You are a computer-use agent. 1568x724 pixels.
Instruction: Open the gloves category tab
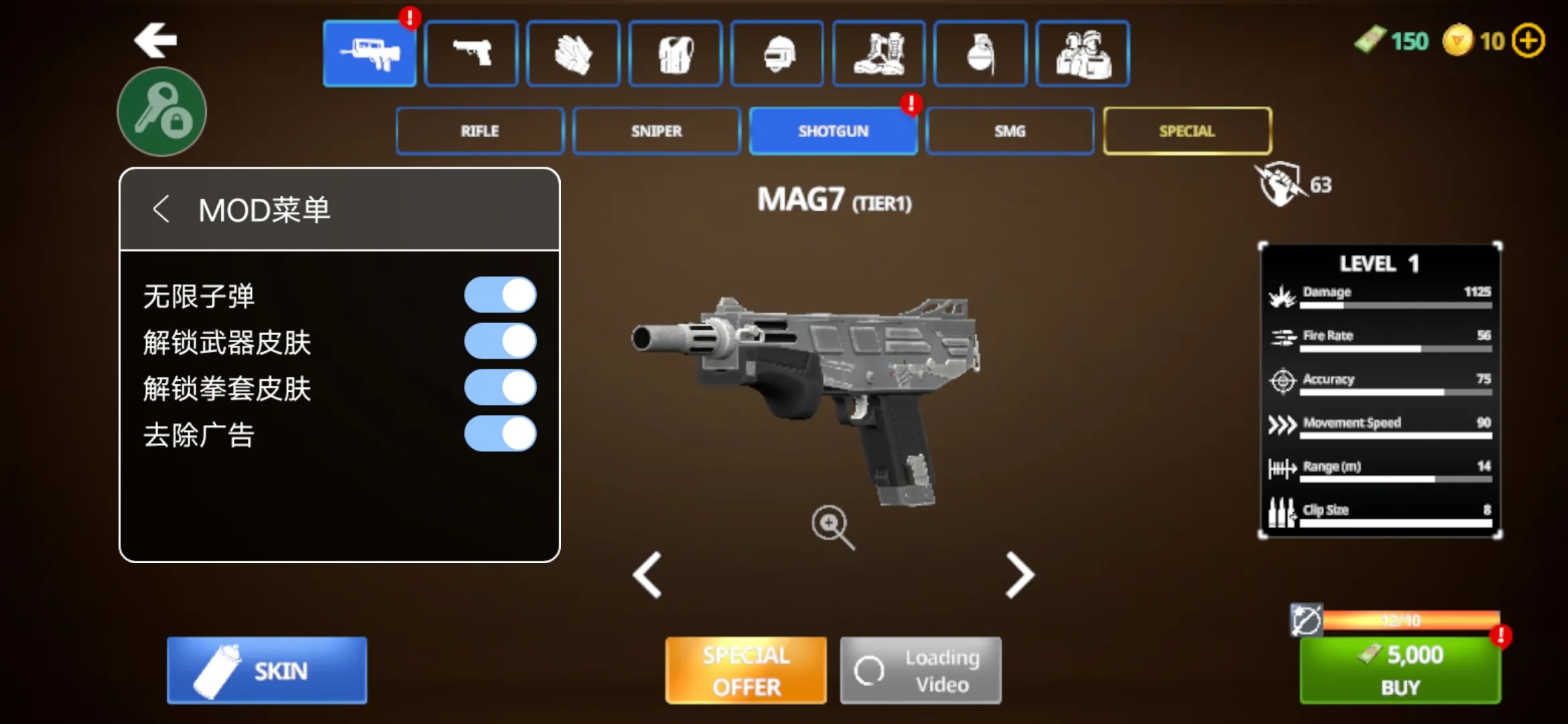point(573,54)
